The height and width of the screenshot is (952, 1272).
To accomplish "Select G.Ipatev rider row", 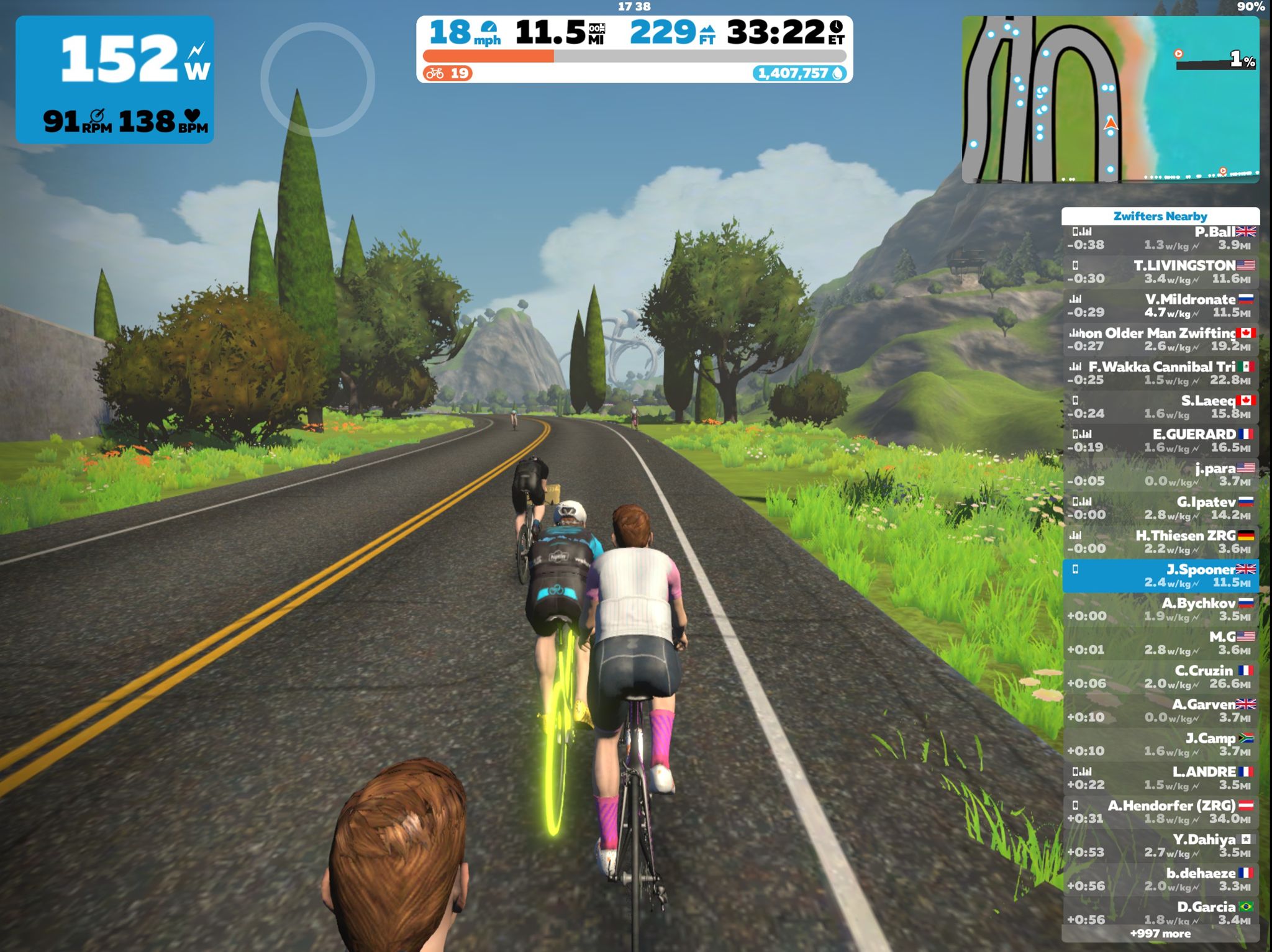I will tap(1160, 508).
